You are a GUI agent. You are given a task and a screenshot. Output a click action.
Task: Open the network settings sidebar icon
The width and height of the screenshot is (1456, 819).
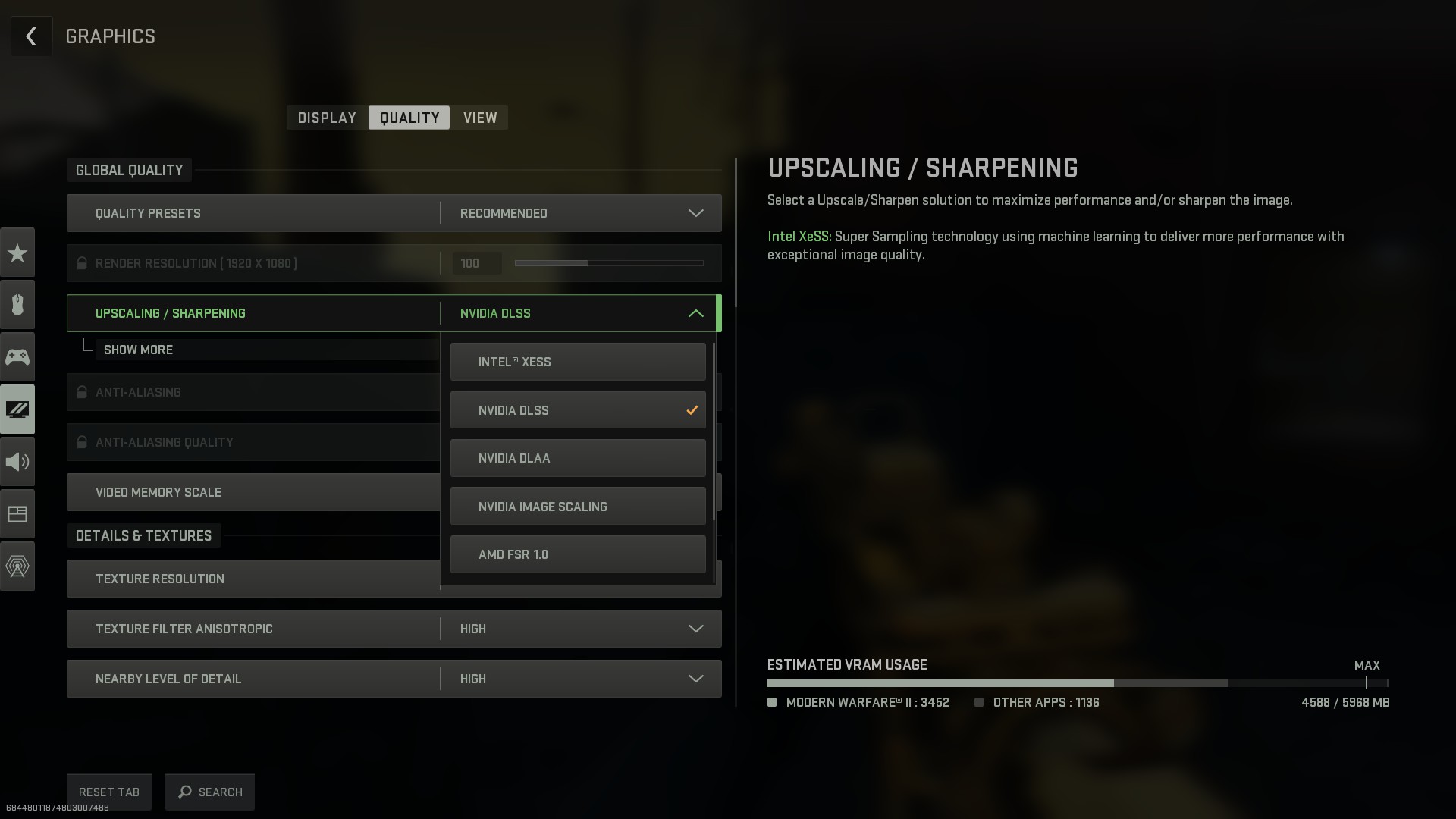point(17,566)
